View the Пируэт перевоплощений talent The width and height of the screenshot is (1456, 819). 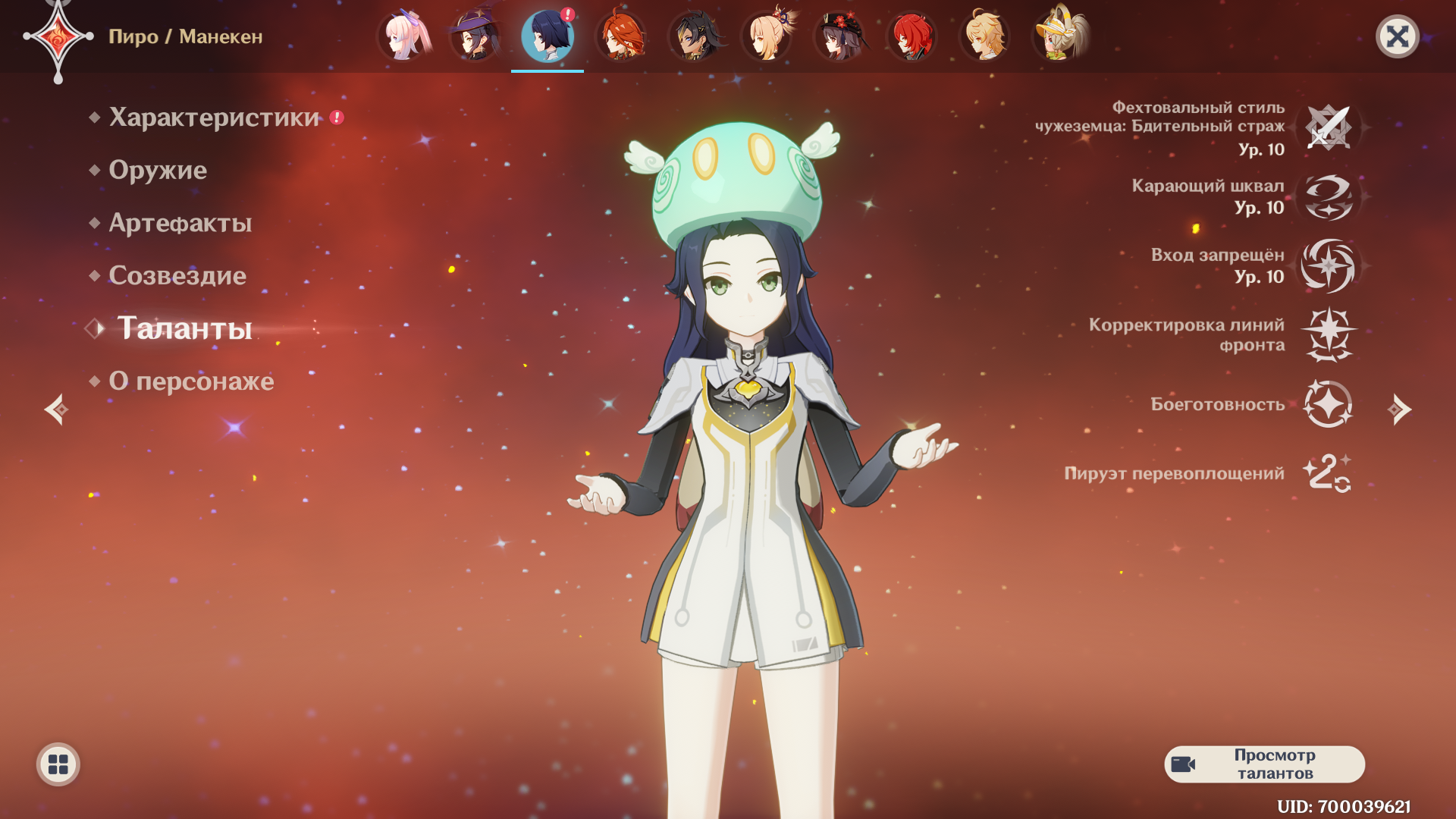click(1329, 473)
